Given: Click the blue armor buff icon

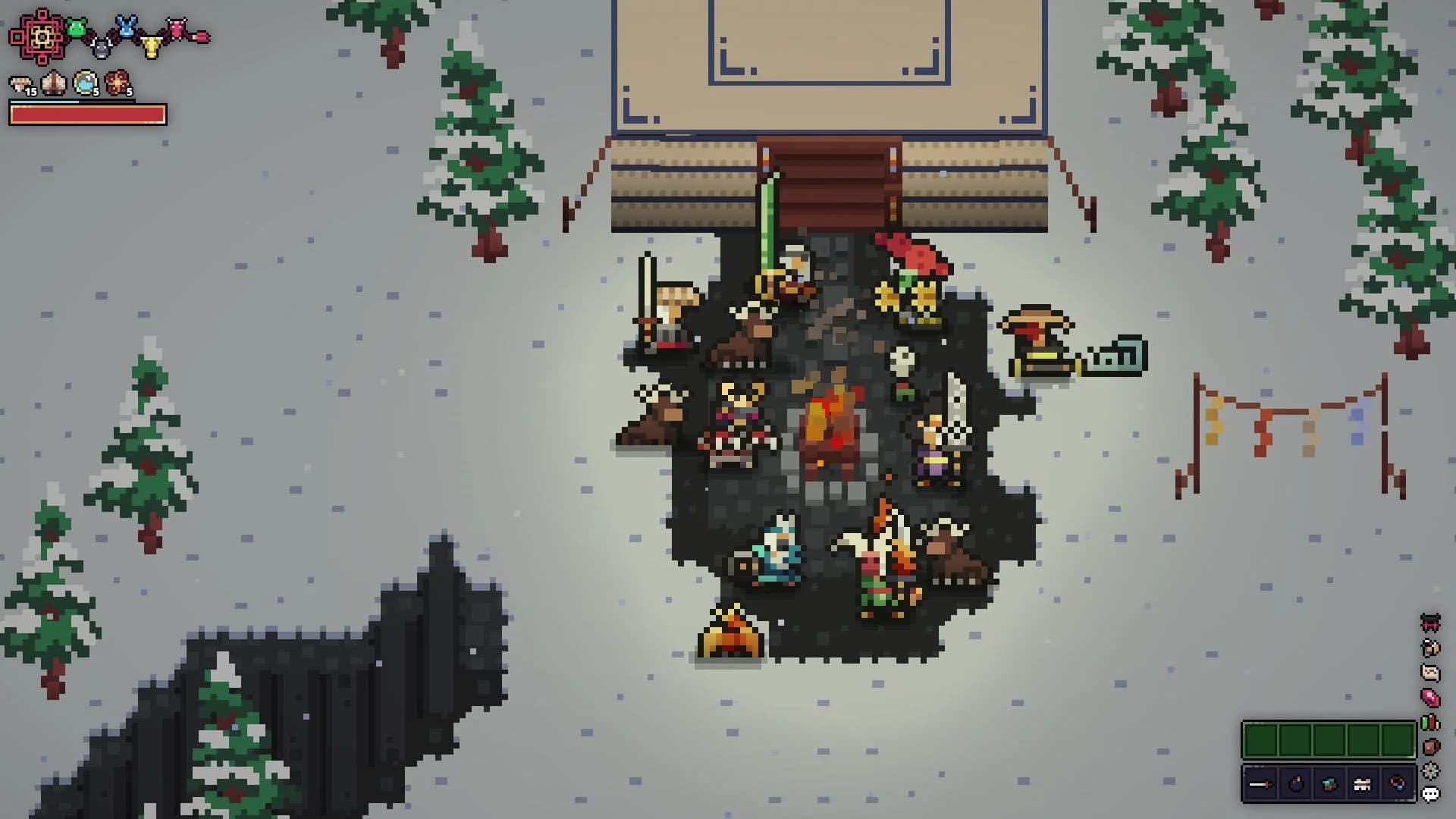Looking at the screenshot, I should point(125,27).
